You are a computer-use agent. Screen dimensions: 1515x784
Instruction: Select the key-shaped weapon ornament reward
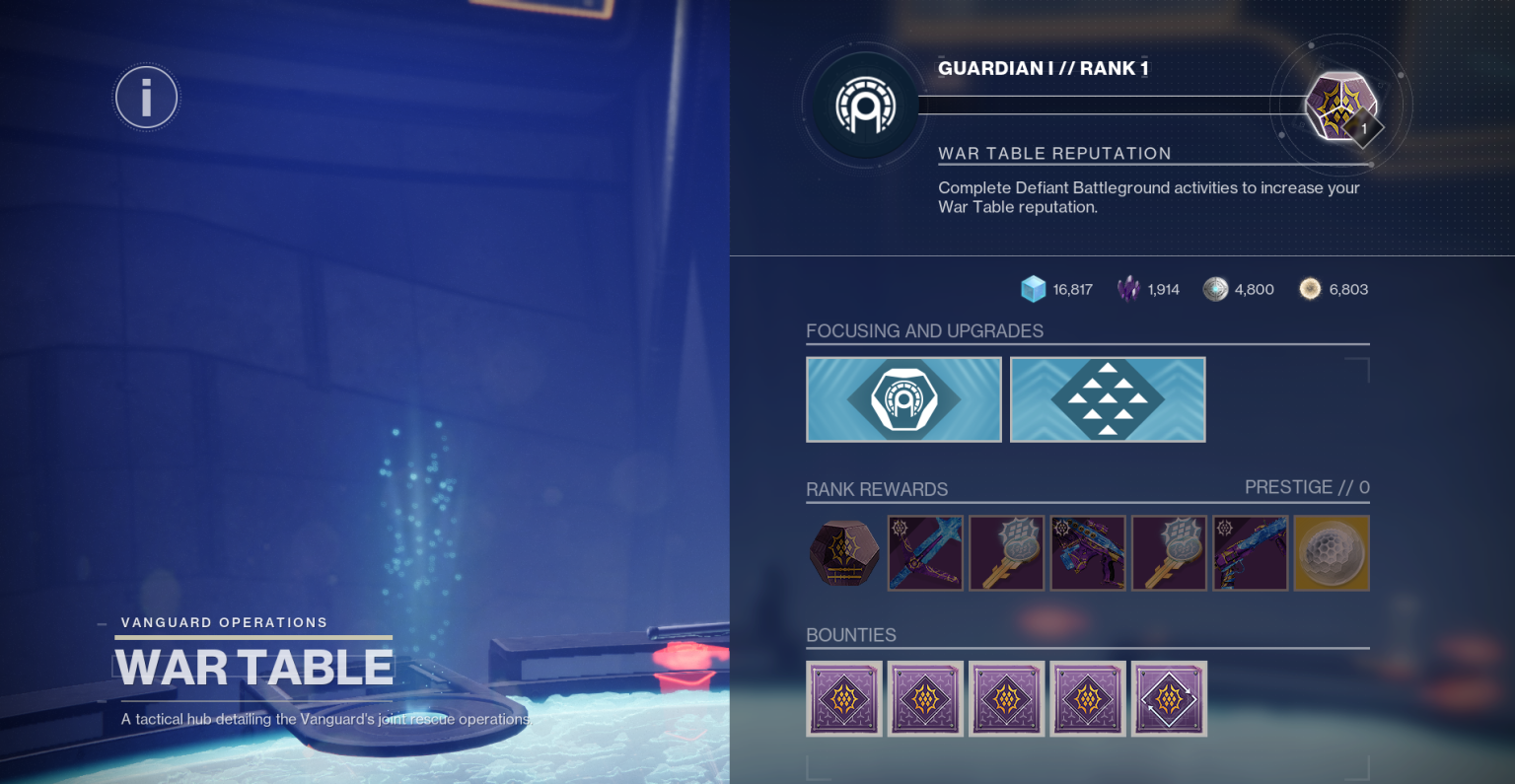1006,553
